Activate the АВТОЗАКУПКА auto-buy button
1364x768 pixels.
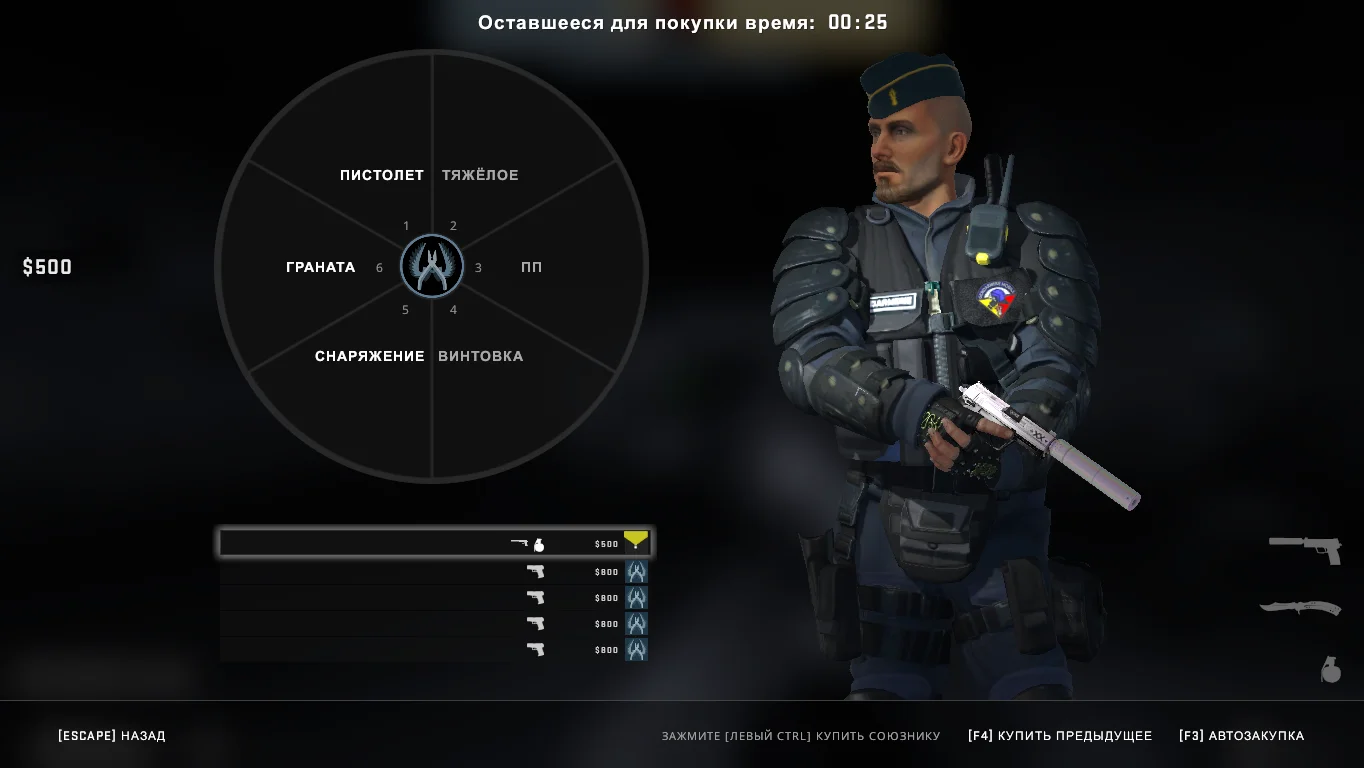tap(1241, 736)
